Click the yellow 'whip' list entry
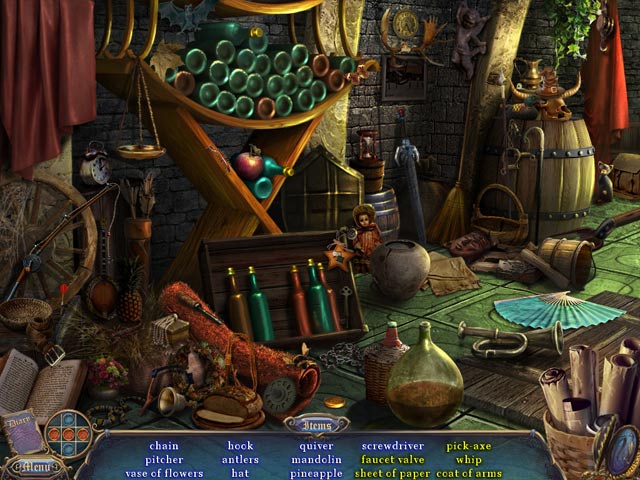This screenshot has width=640, height=480. tap(468, 460)
